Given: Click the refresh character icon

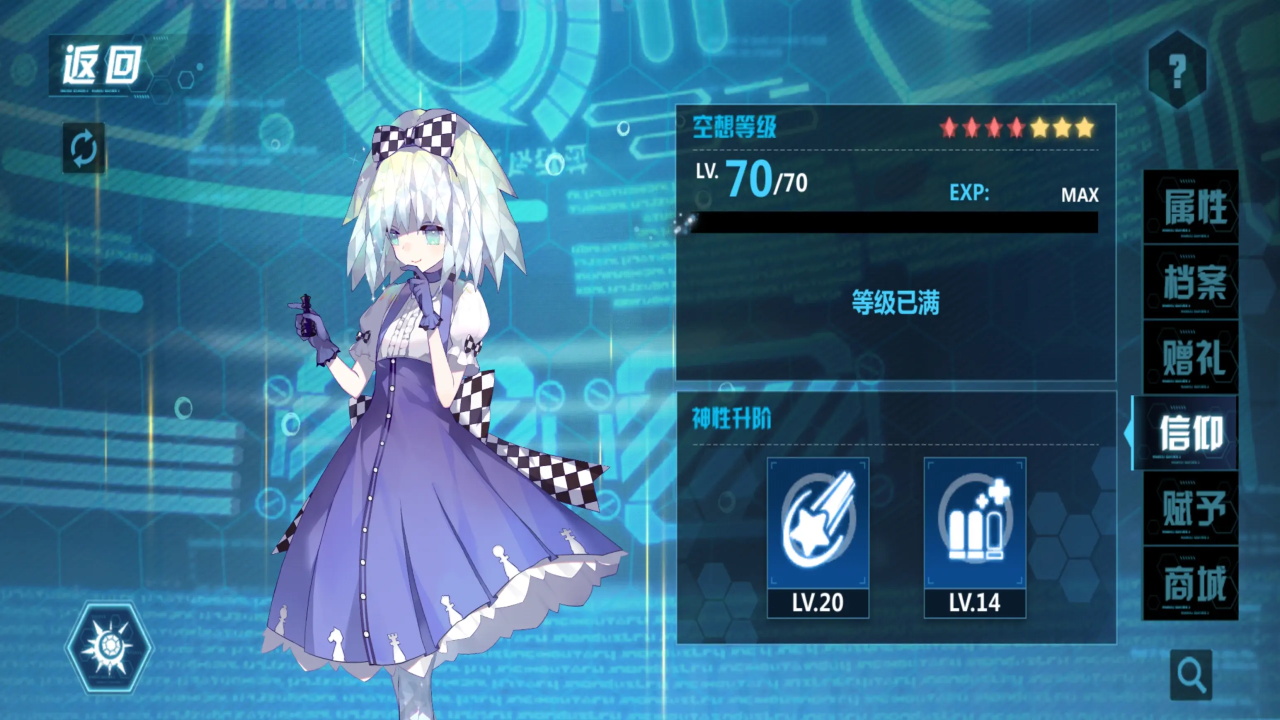Looking at the screenshot, I should coord(83,147).
